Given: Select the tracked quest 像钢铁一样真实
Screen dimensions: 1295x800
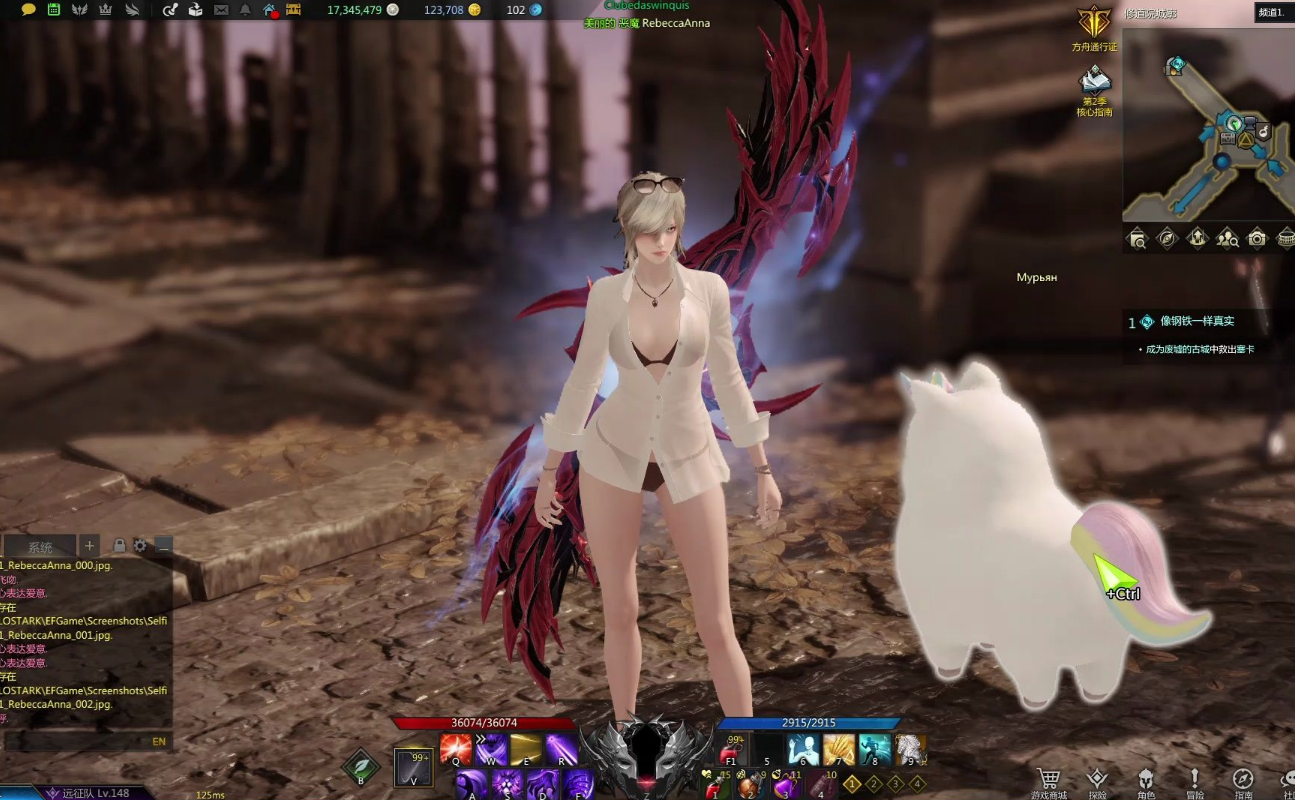Looking at the screenshot, I should [x=1196, y=321].
